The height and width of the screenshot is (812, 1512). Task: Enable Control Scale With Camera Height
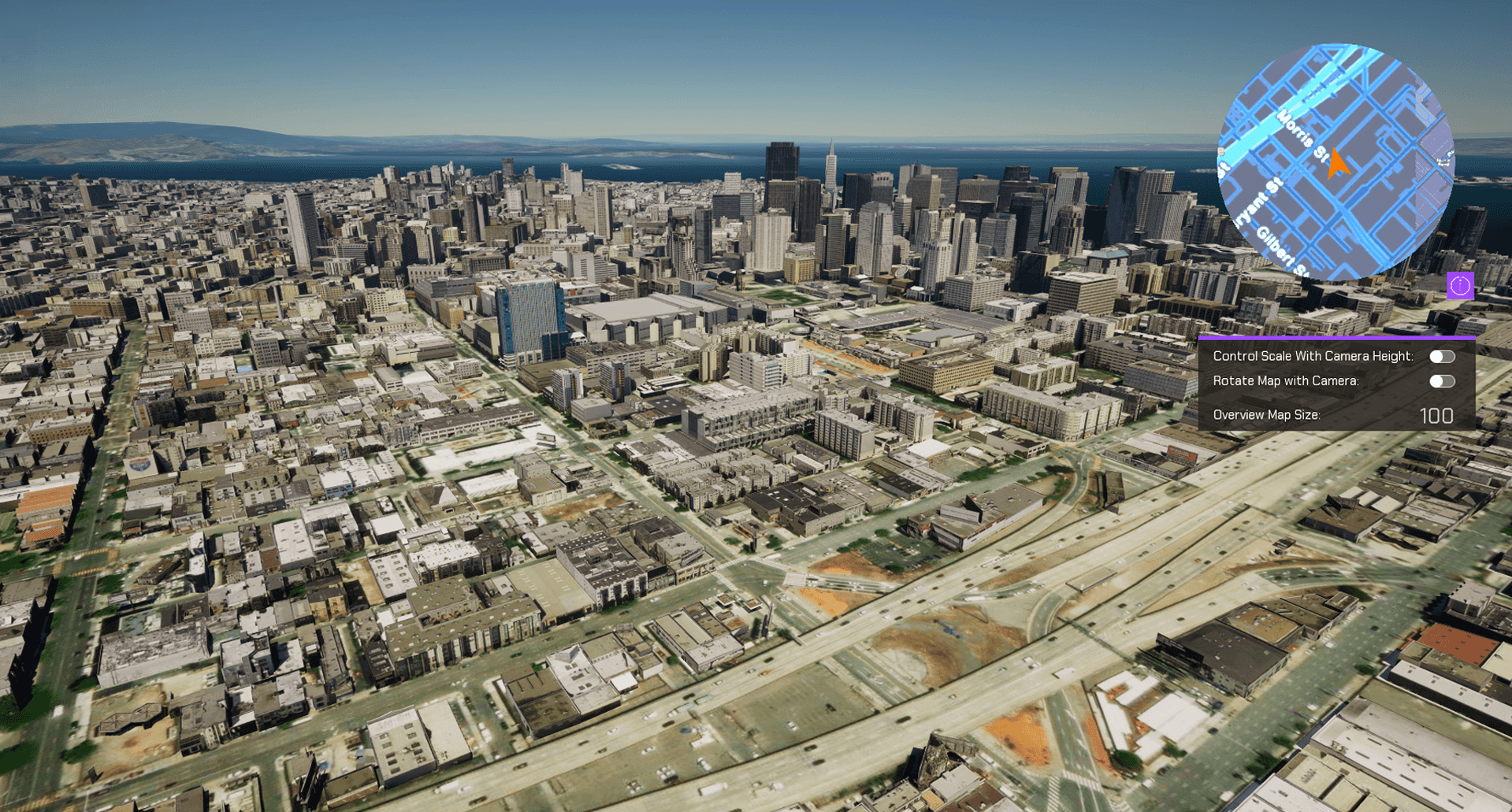coord(1443,356)
